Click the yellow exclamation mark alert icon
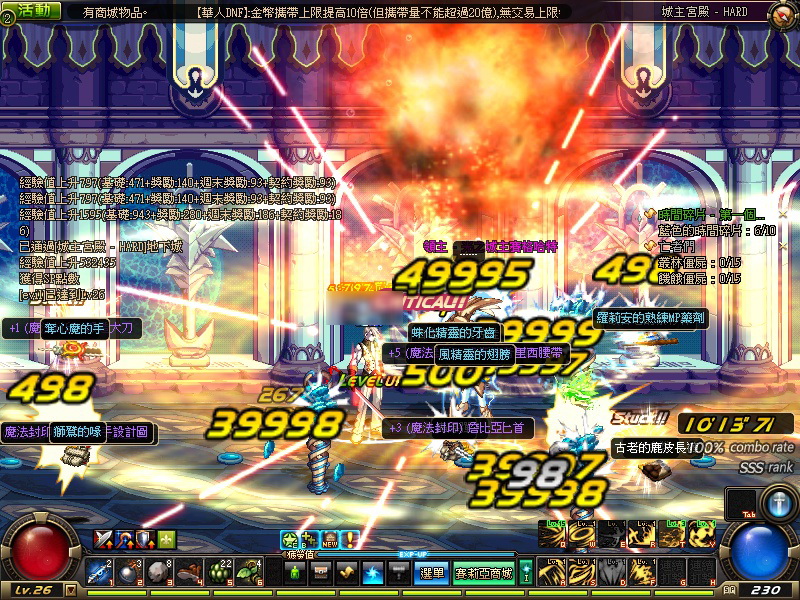Image resolution: width=800 pixels, height=600 pixels. pos(350,539)
